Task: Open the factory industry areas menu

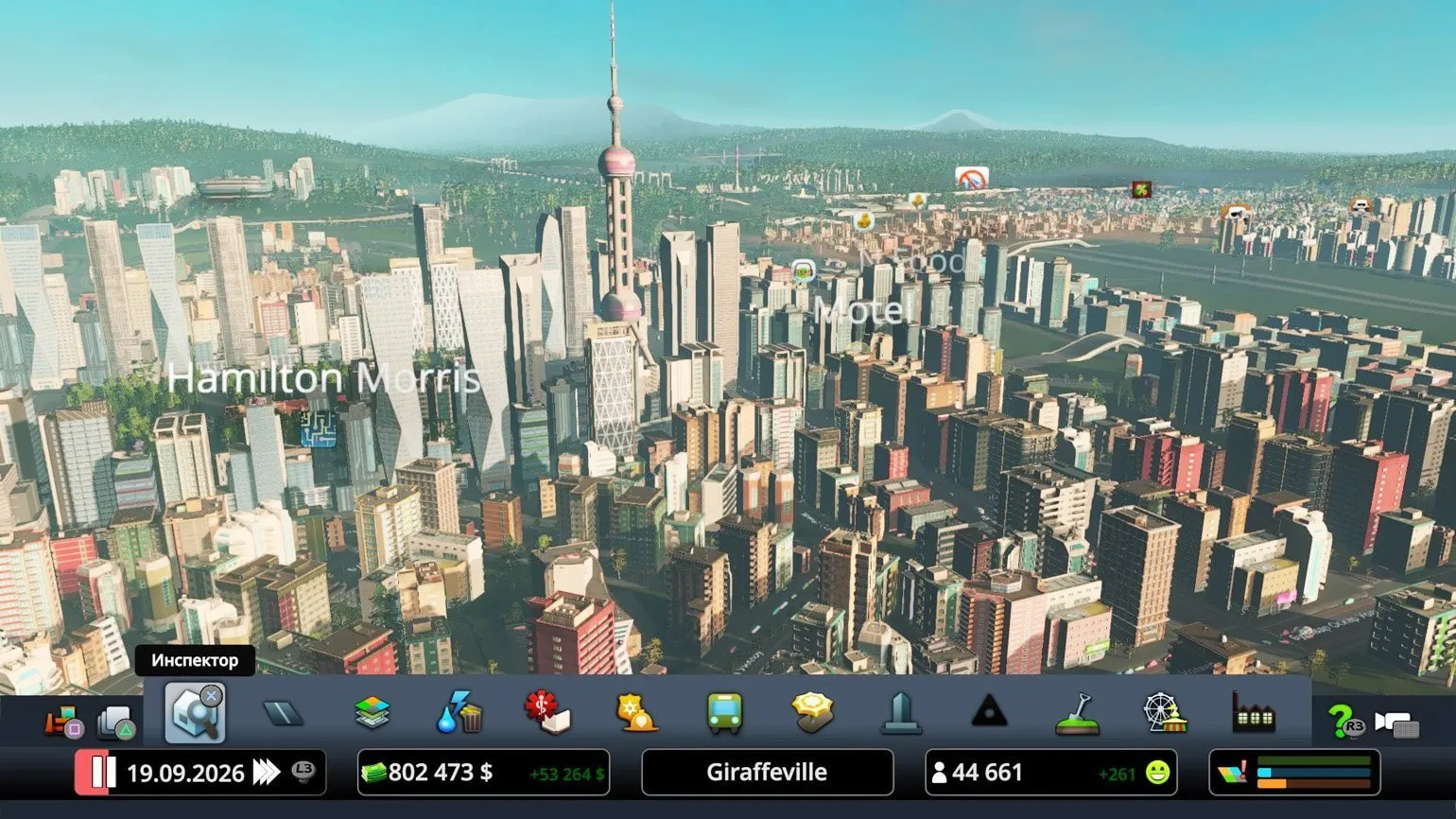Action: (1253, 713)
